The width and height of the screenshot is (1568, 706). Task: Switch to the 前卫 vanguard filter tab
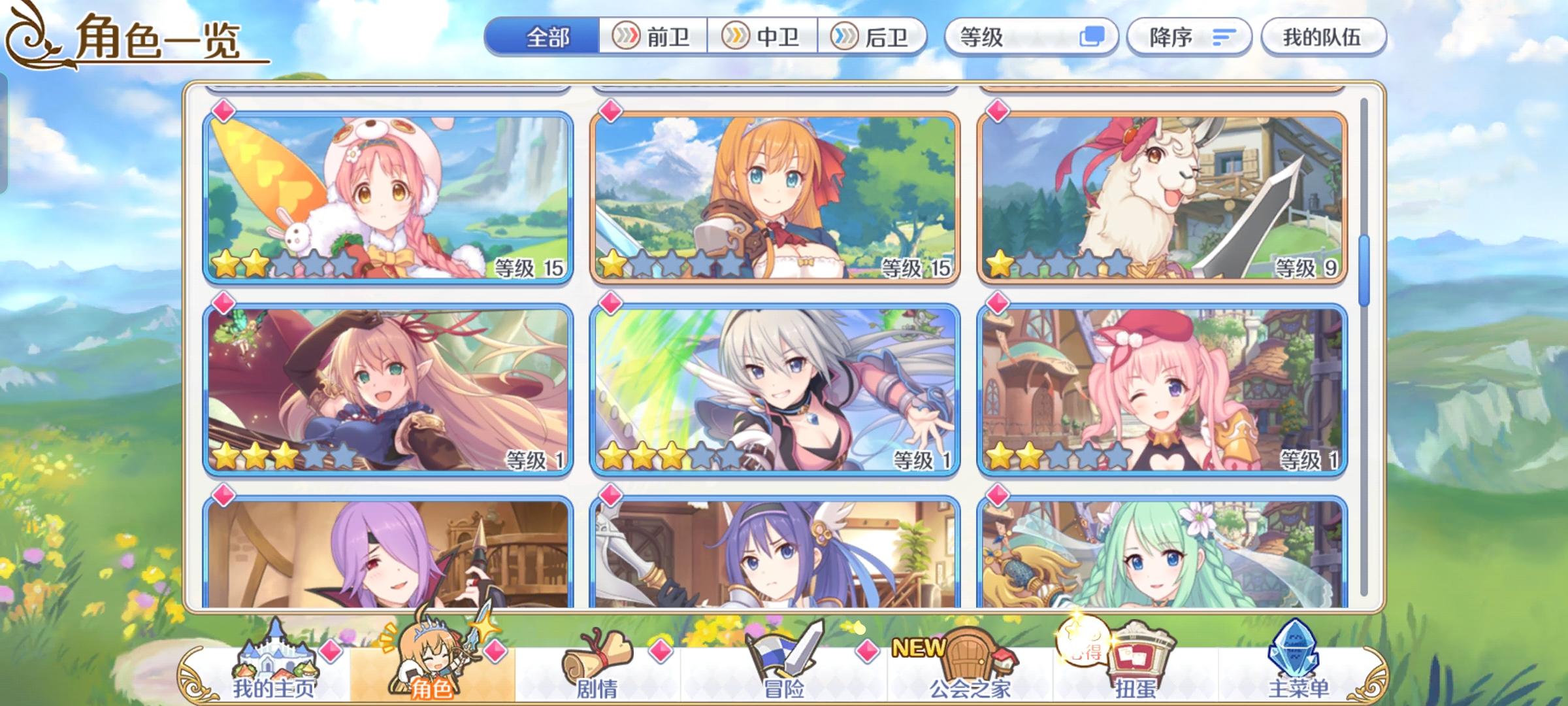click(654, 37)
